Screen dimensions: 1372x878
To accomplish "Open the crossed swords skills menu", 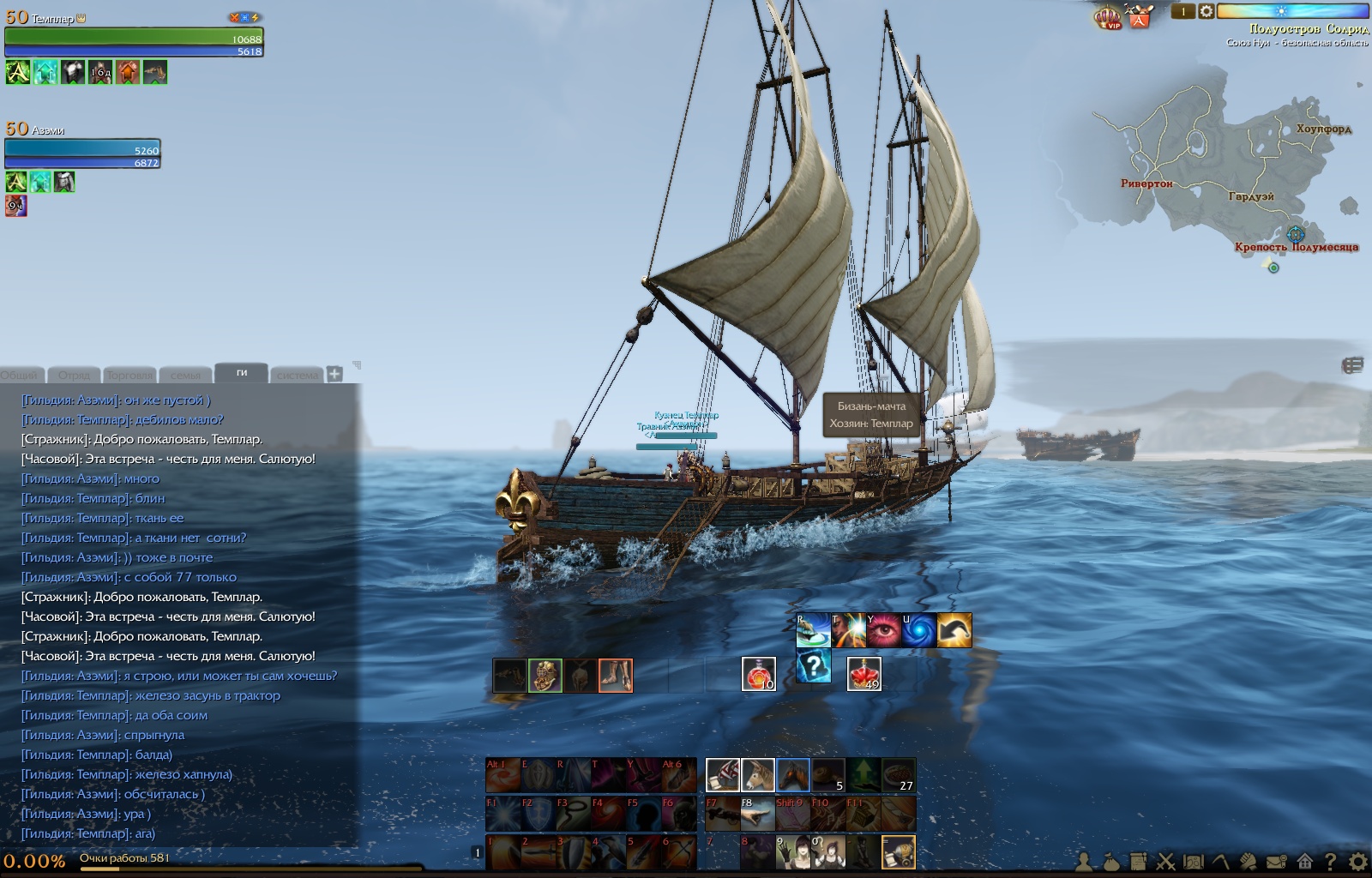I will click(1166, 861).
